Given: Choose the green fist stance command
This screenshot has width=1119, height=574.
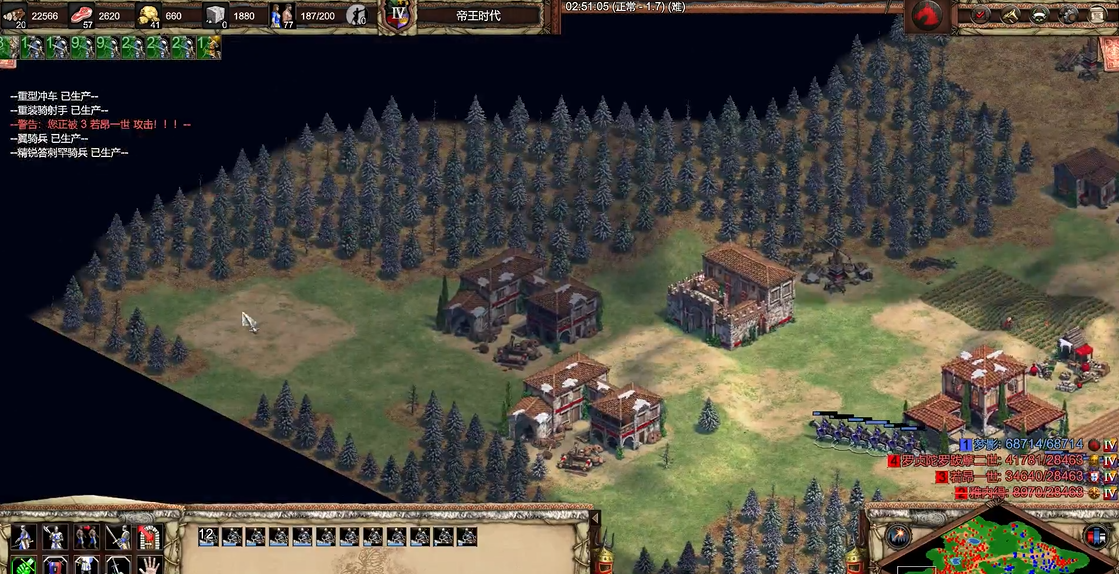Looking at the screenshot, I should click(24, 565).
